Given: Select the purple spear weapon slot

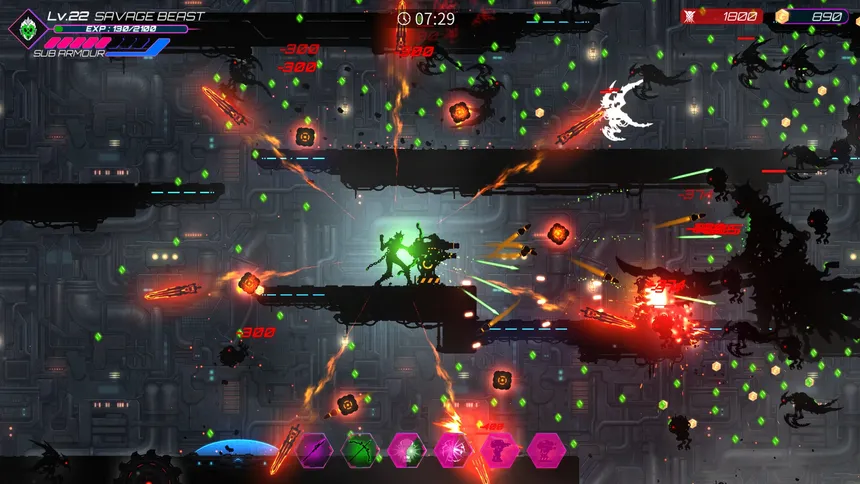Looking at the screenshot, I should [x=314, y=450].
